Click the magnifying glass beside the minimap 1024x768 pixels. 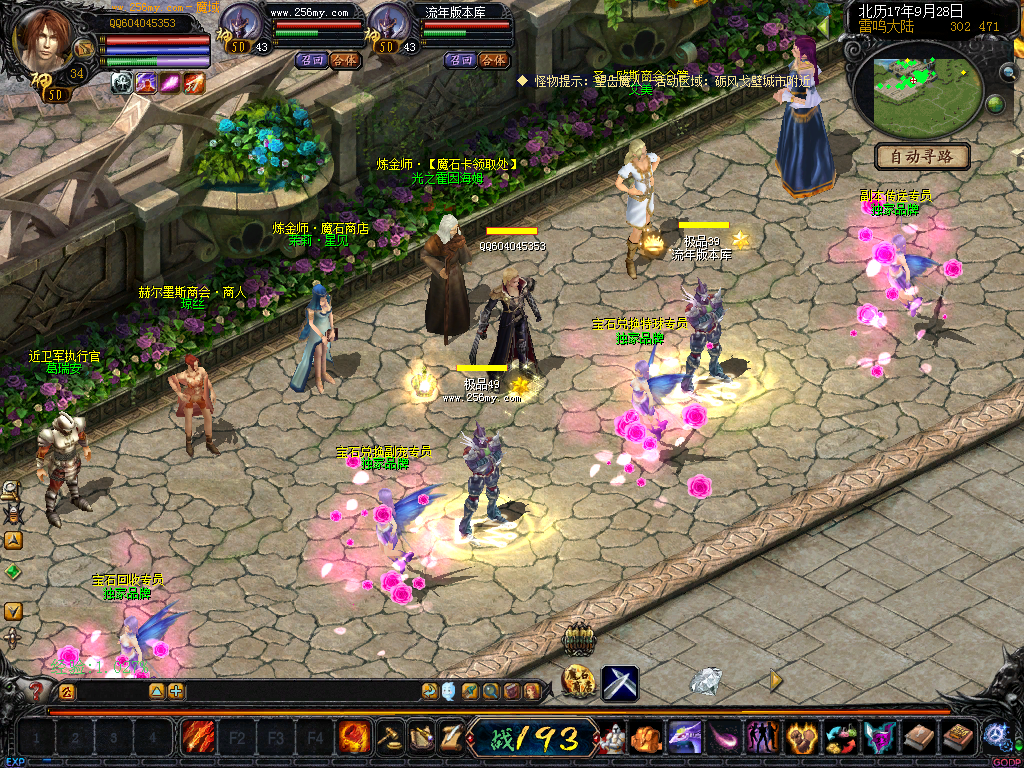tap(1008, 72)
